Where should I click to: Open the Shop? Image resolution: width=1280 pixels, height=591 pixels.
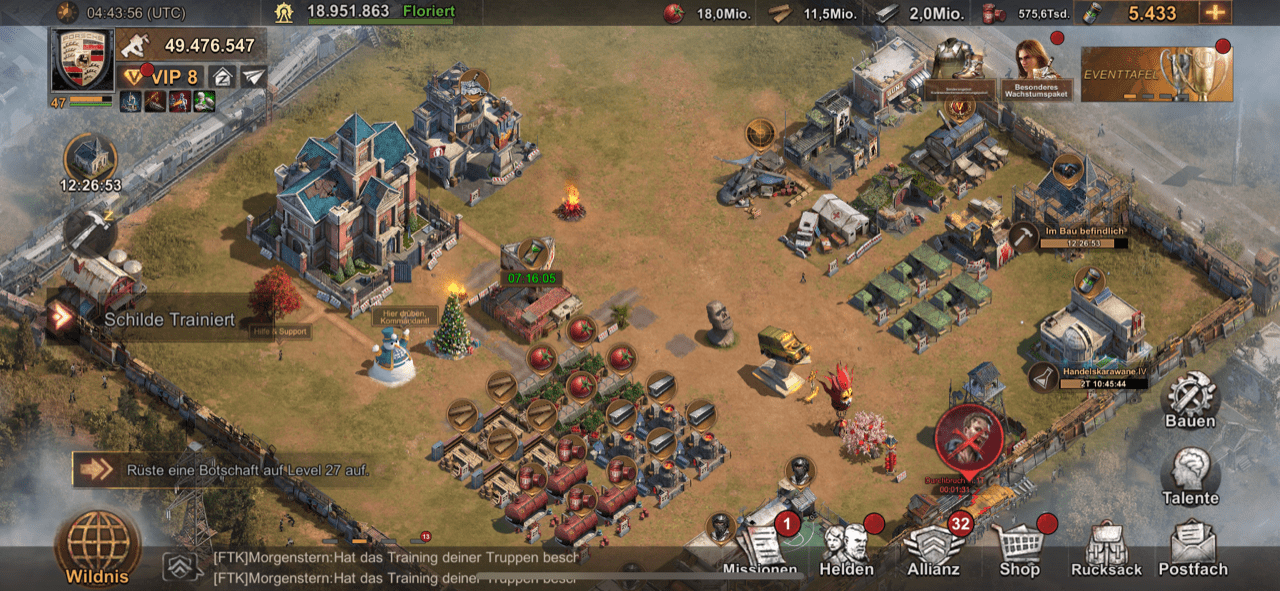[x=1019, y=551]
